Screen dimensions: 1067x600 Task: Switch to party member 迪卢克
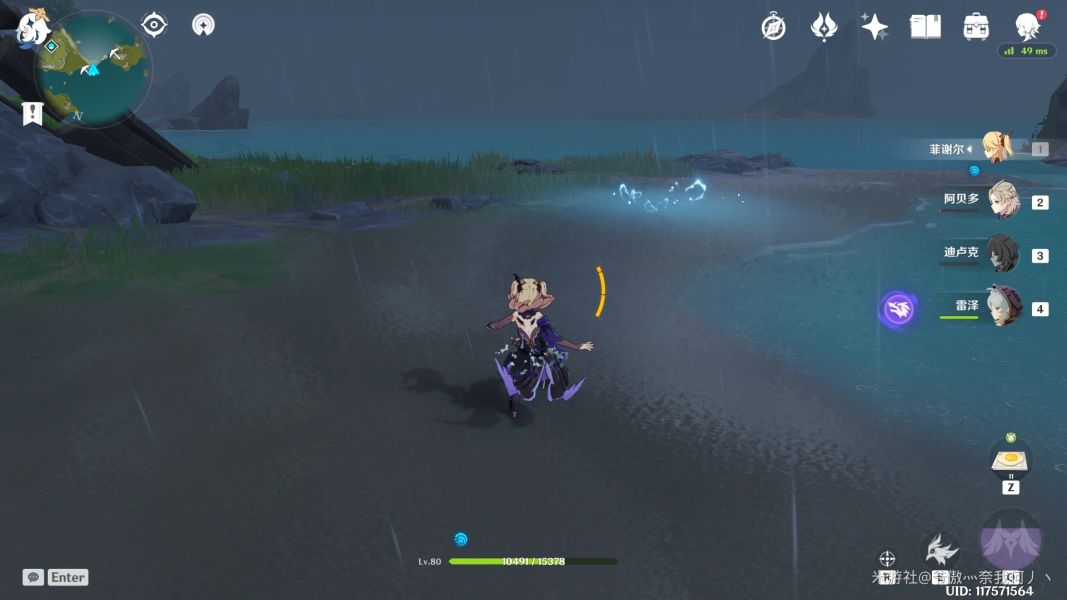pos(1001,254)
